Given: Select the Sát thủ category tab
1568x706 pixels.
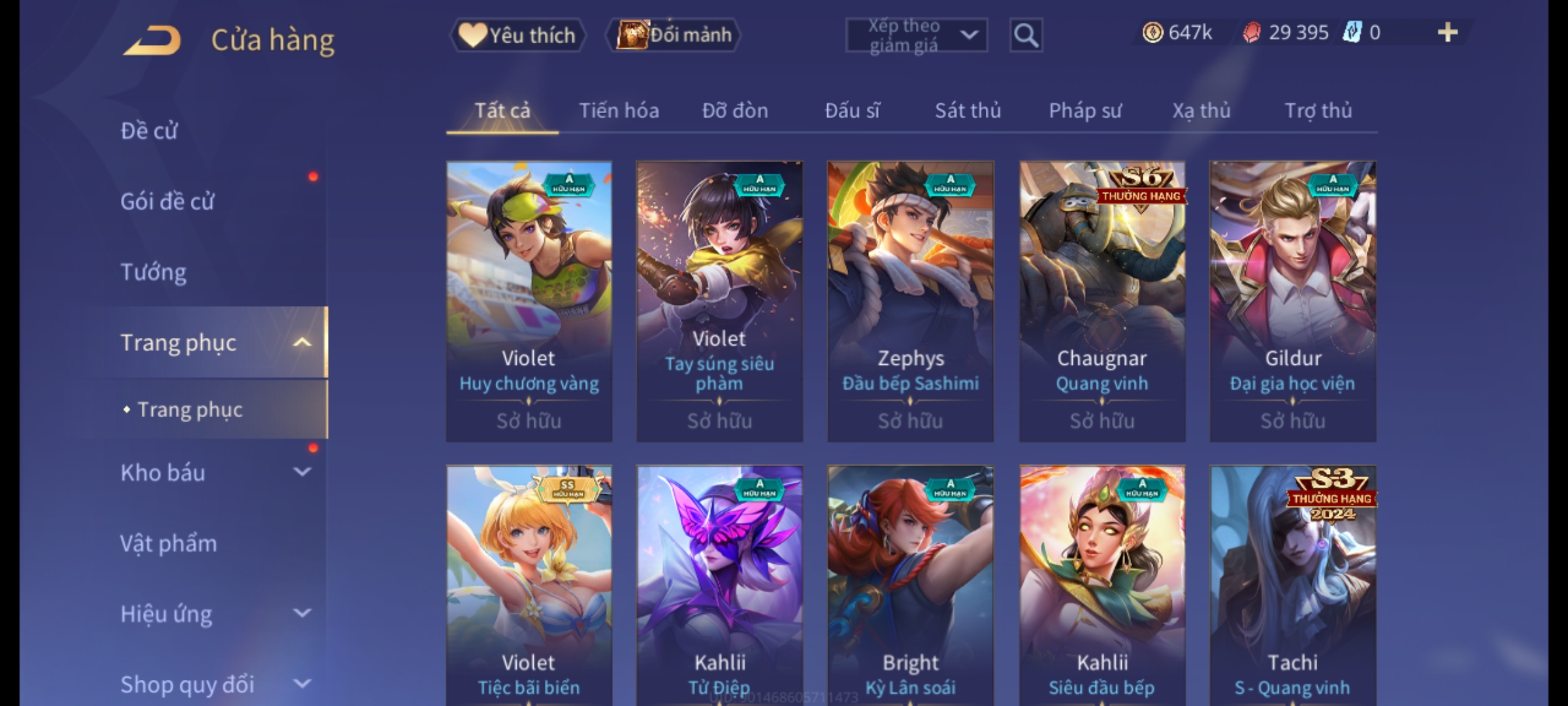Looking at the screenshot, I should pos(968,111).
